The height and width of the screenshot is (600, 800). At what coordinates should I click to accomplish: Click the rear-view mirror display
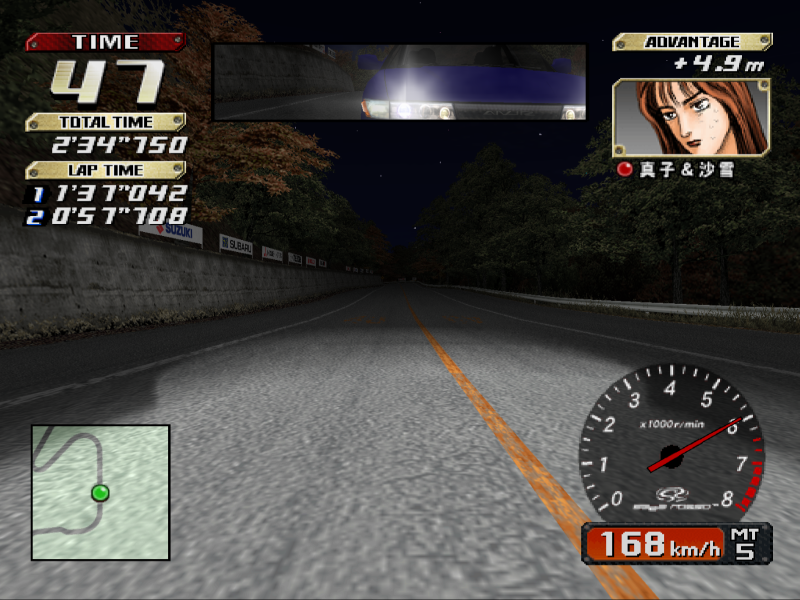(399, 81)
